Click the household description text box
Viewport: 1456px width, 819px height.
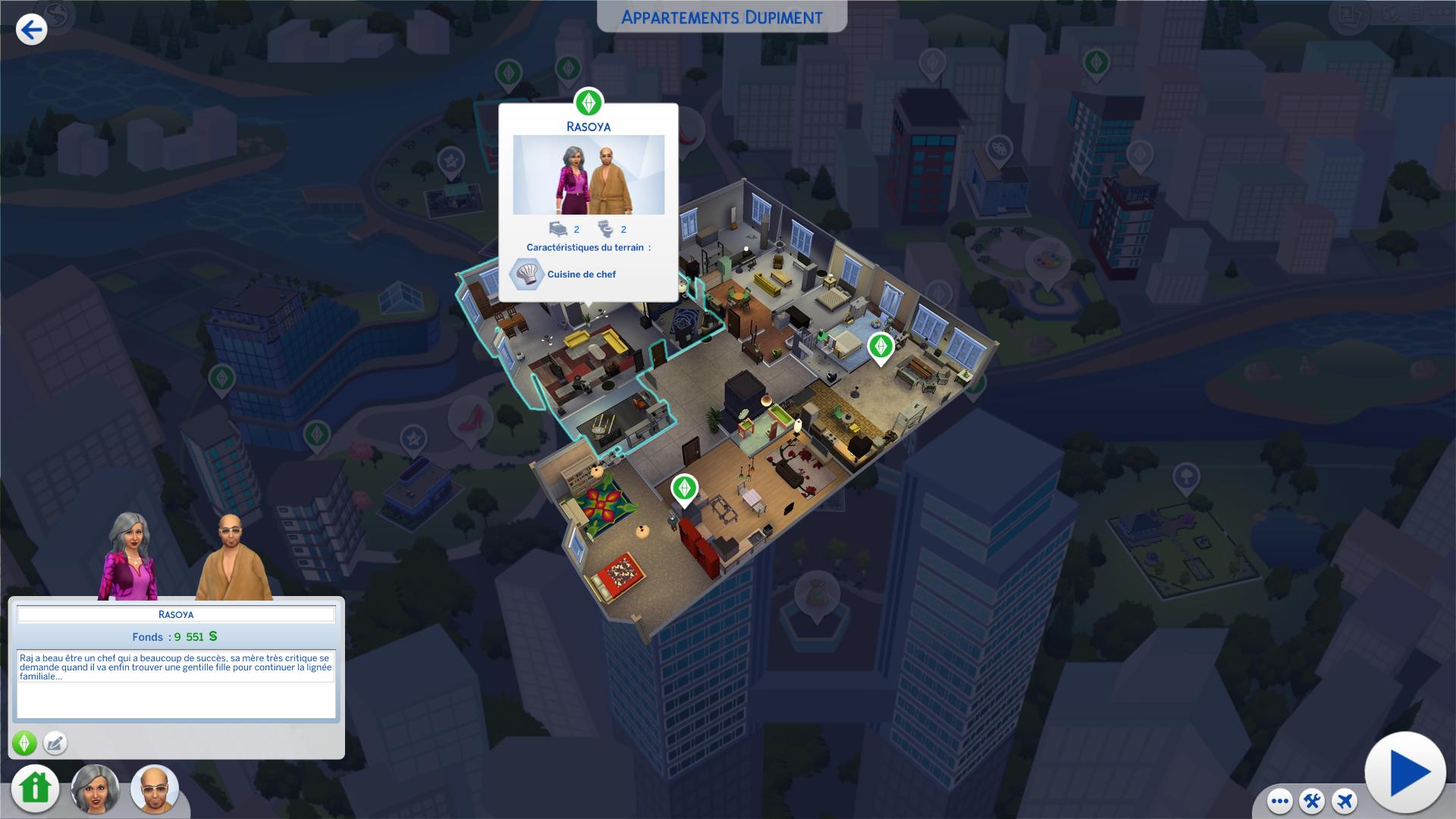[x=176, y=683]
